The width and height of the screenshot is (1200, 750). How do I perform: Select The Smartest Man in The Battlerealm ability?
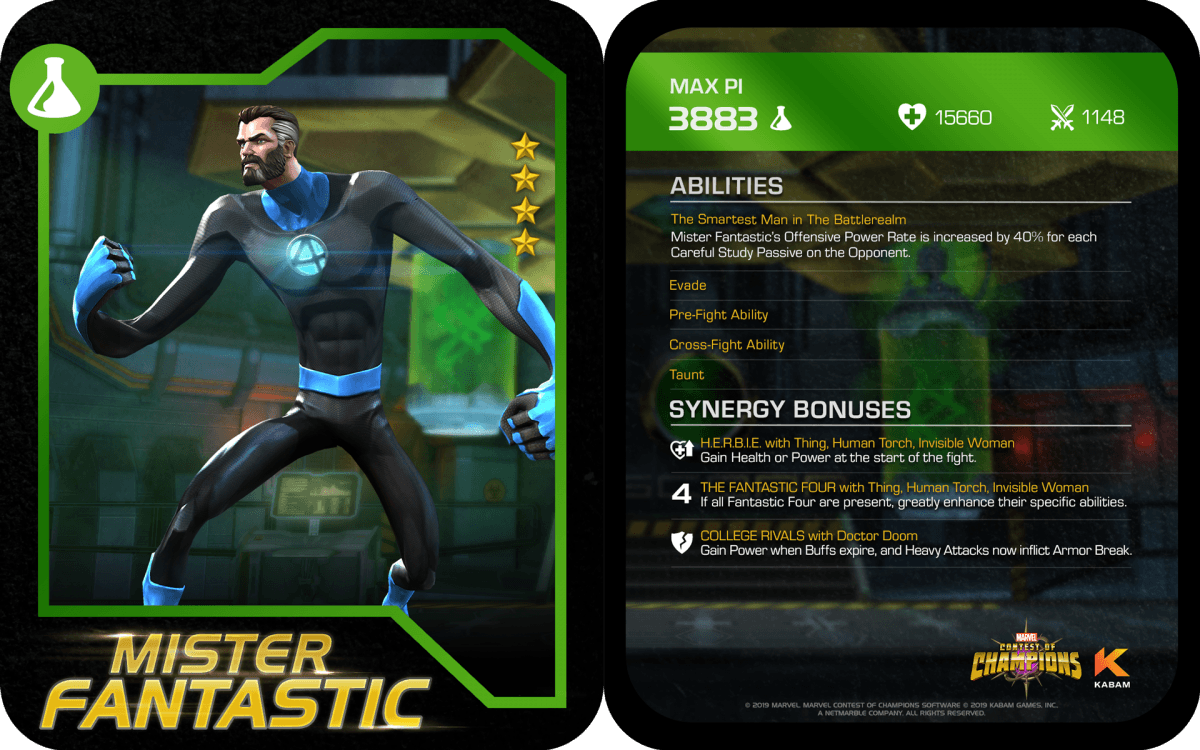[789, 219]
